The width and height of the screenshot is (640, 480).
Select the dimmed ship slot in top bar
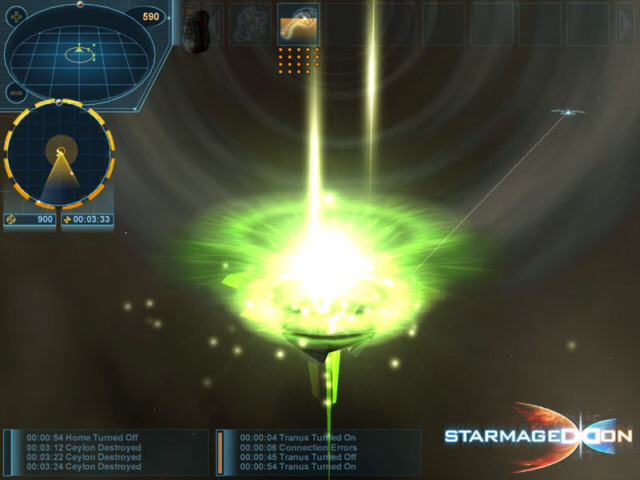(x=250, y=24)
